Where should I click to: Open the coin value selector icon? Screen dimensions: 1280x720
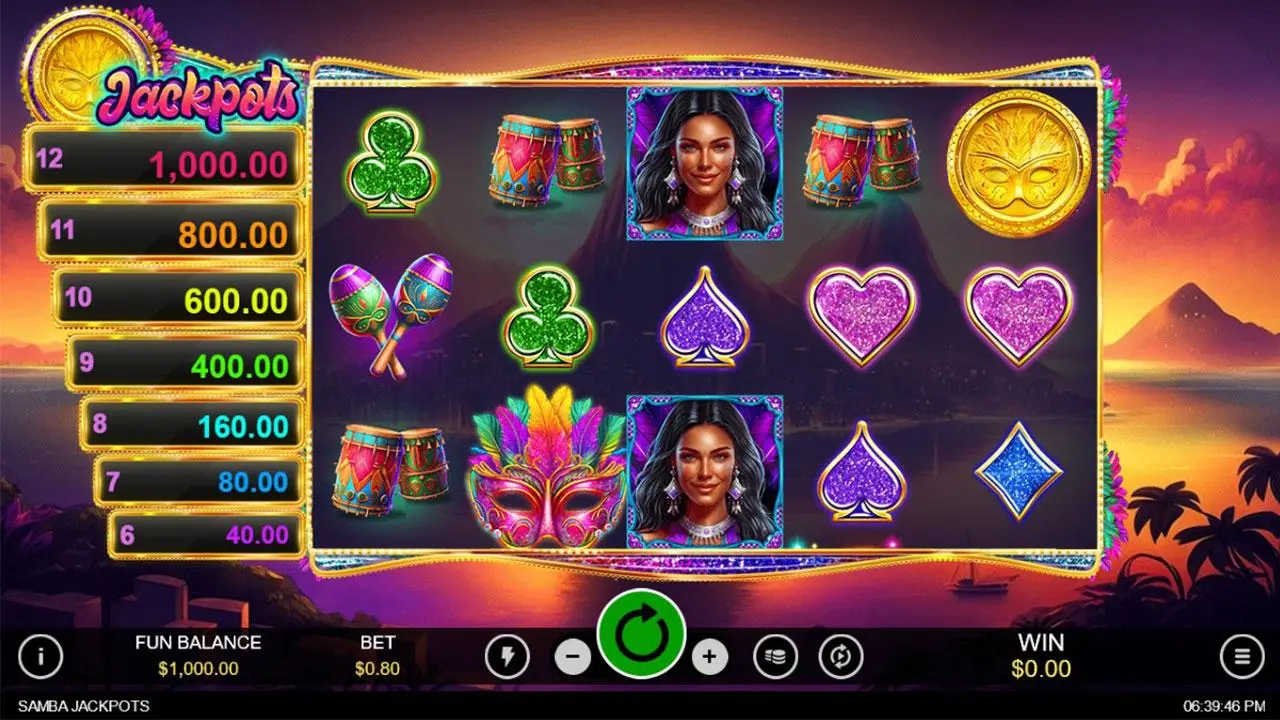pyautogui.click(x=775, y=657)
